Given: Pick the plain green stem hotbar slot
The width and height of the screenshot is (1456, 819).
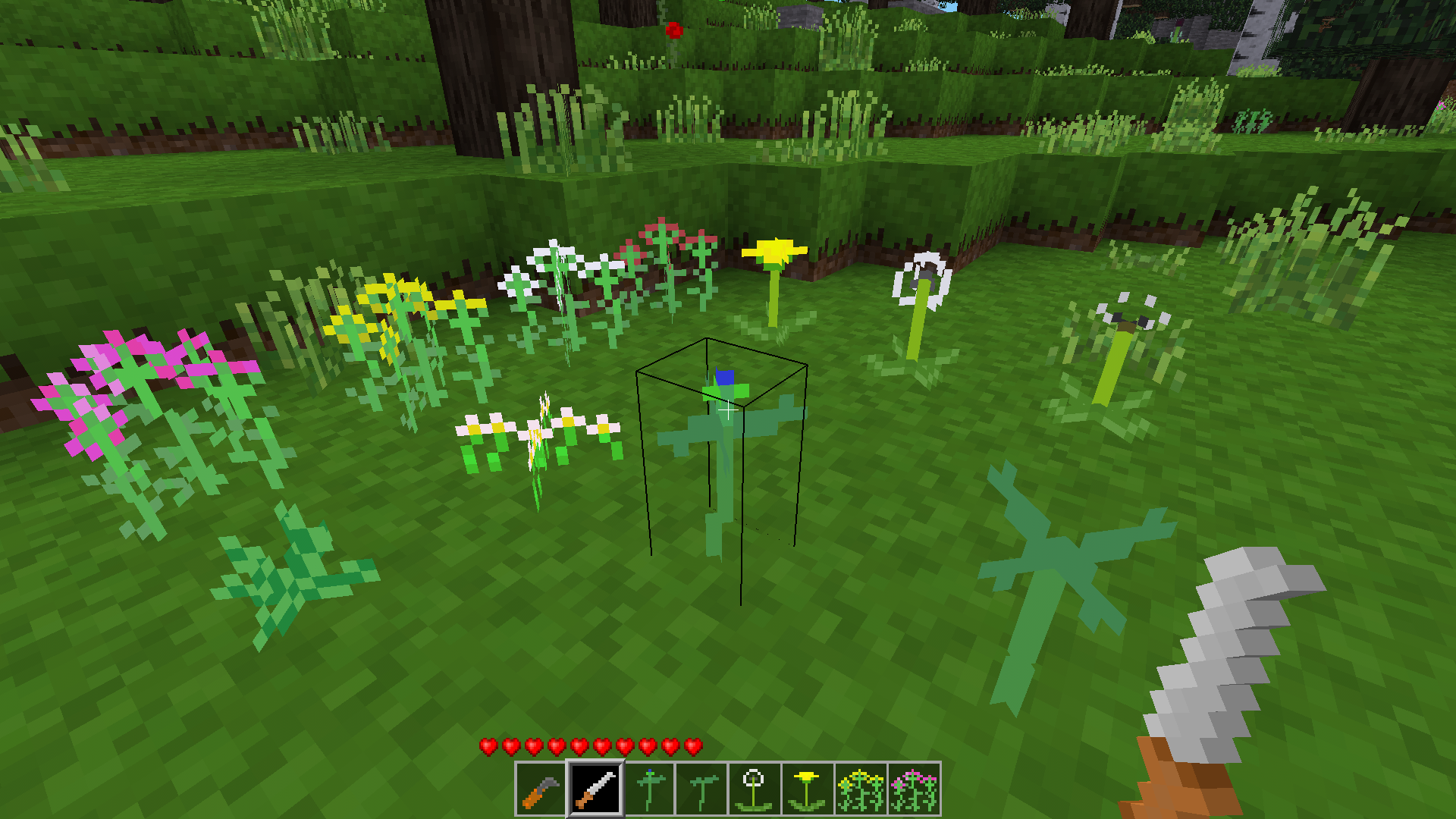Looking at the screenshot, I should tap(702, 789).
